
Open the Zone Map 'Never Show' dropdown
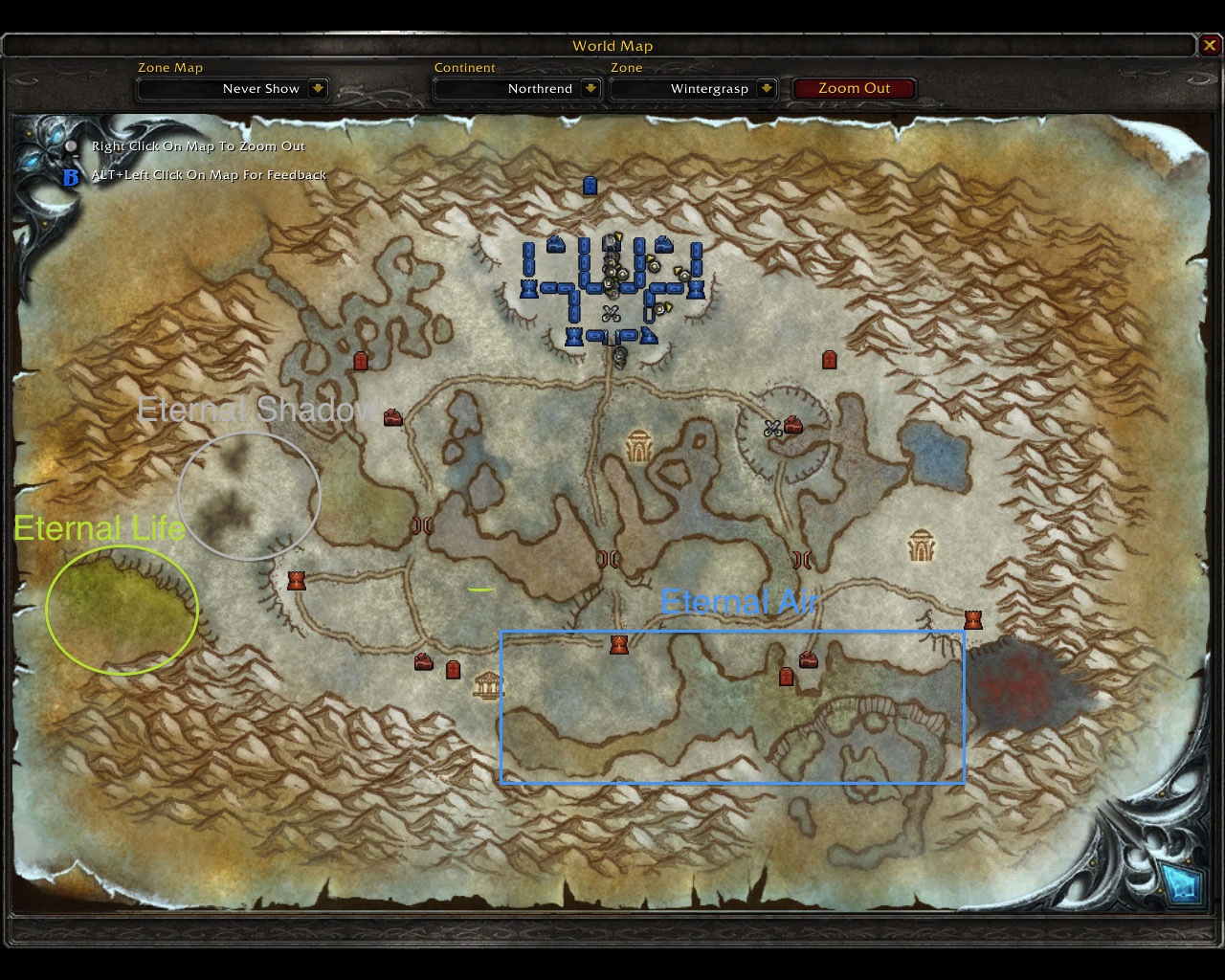[233, 88]
